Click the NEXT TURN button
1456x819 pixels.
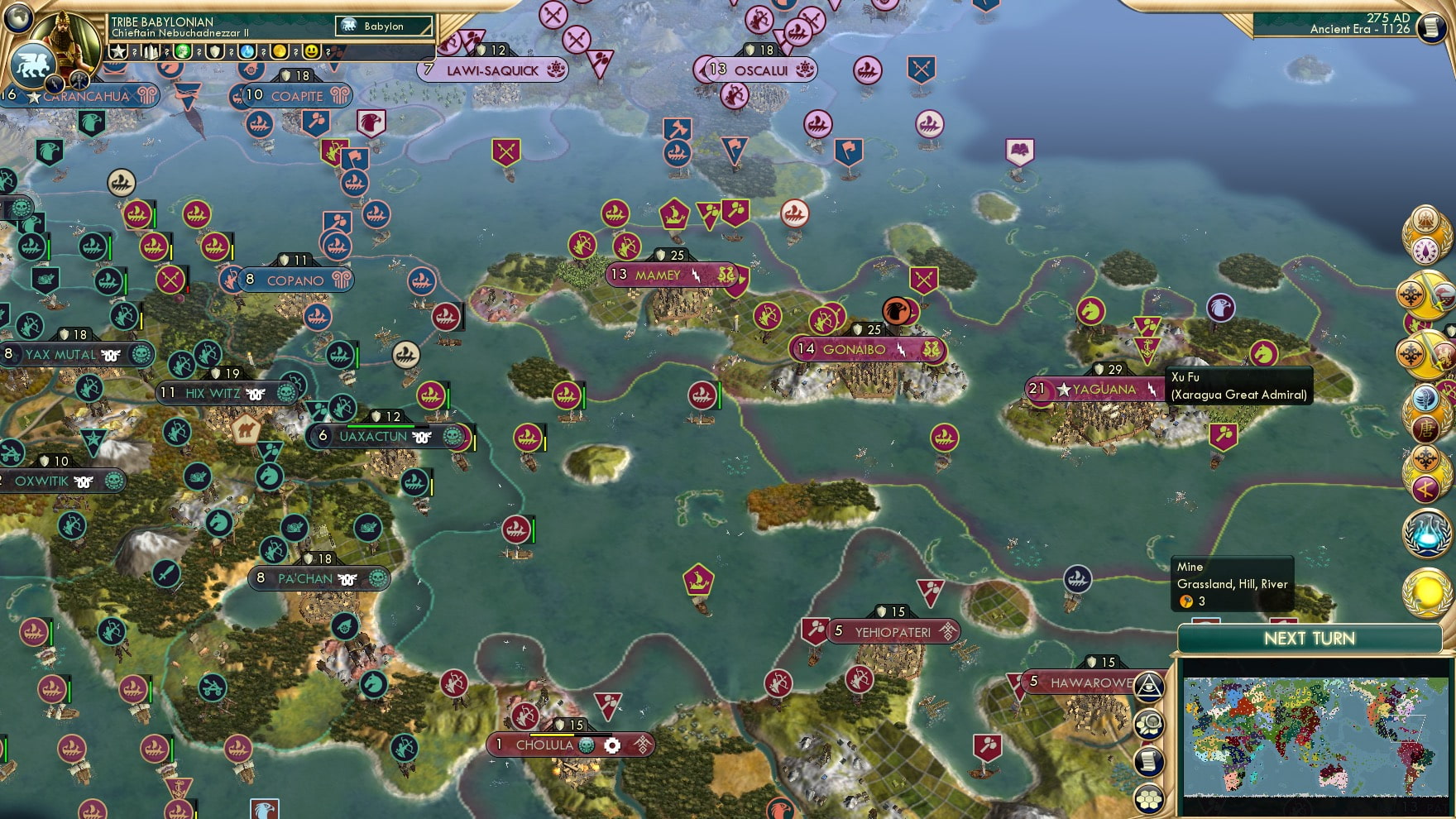[1310, 639]
